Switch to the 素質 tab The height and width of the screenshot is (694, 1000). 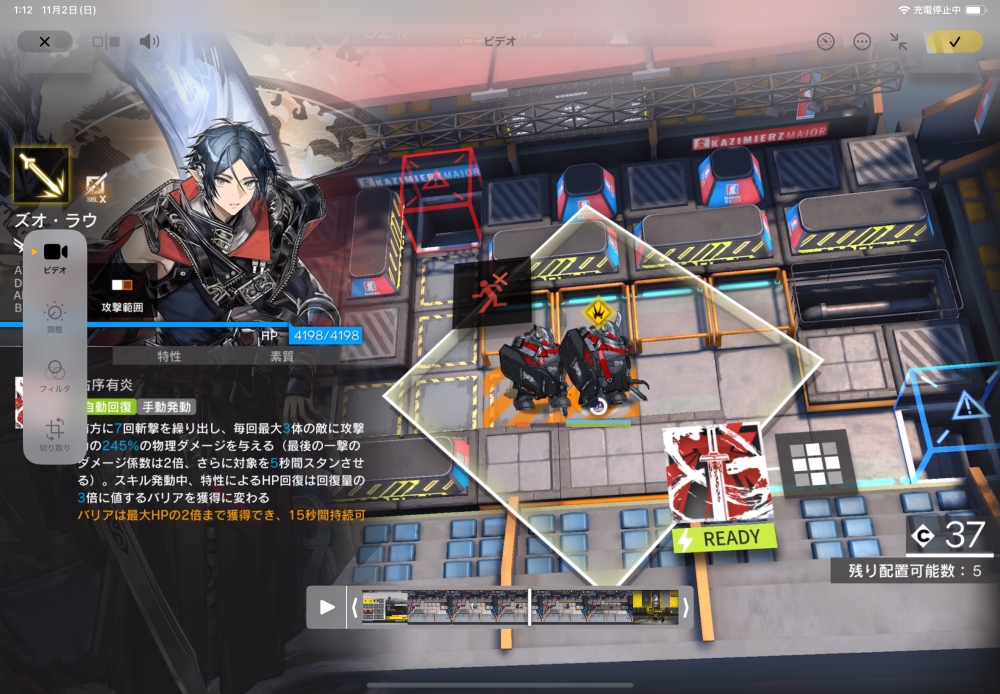click(x=282, y=356)
